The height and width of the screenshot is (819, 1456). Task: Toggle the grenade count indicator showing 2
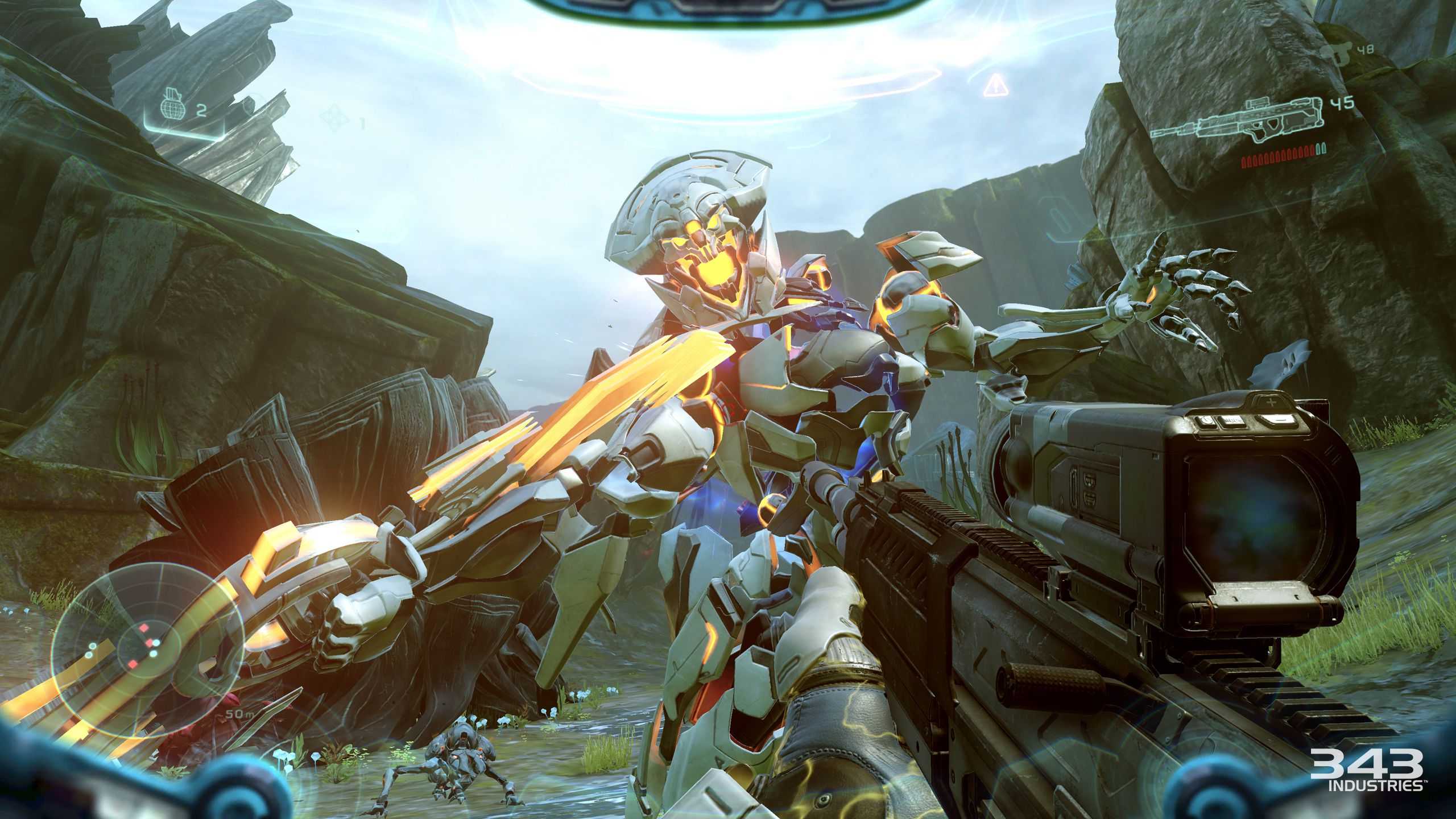(201, 109)
